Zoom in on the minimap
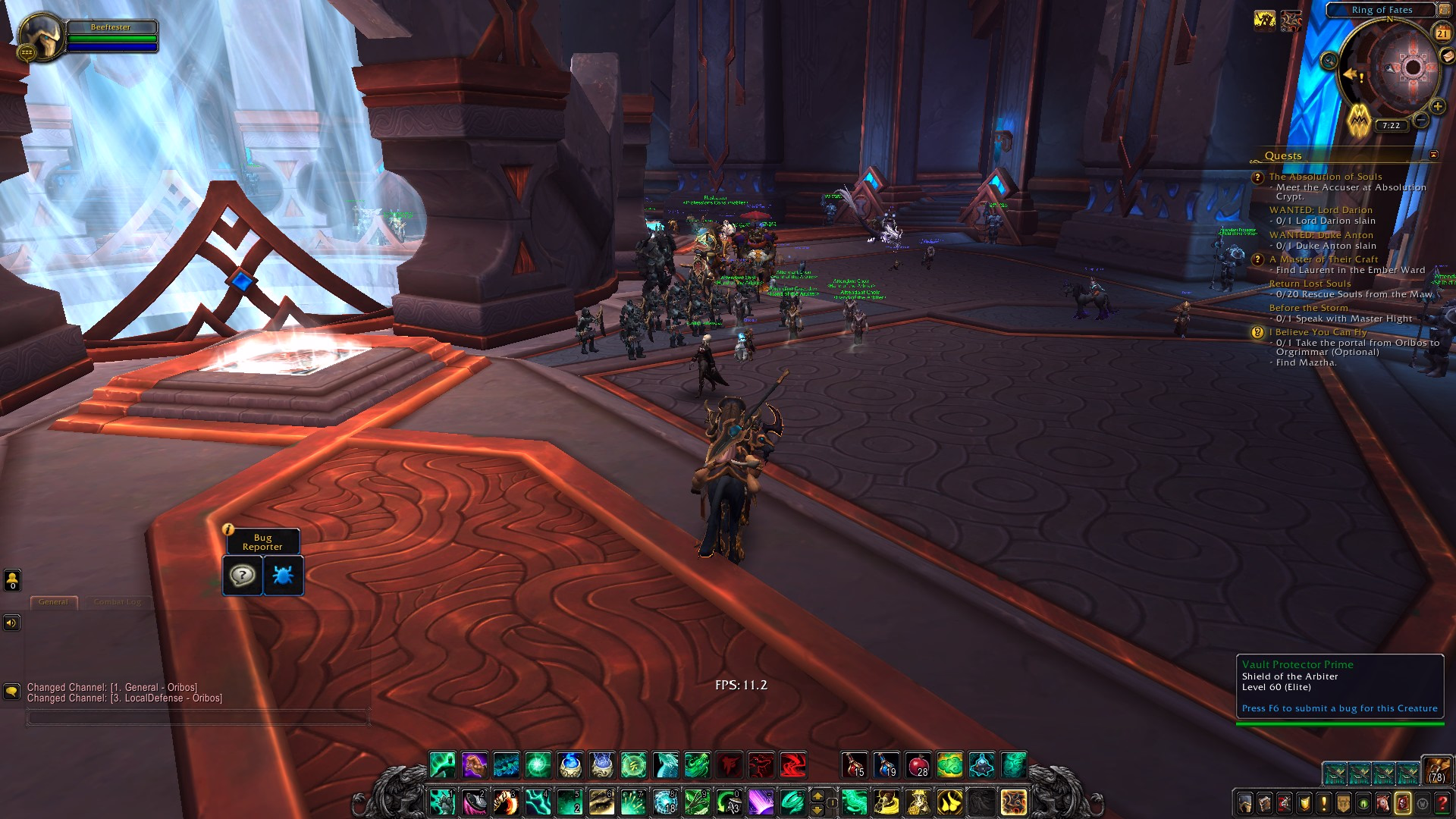 point(1437,107)
